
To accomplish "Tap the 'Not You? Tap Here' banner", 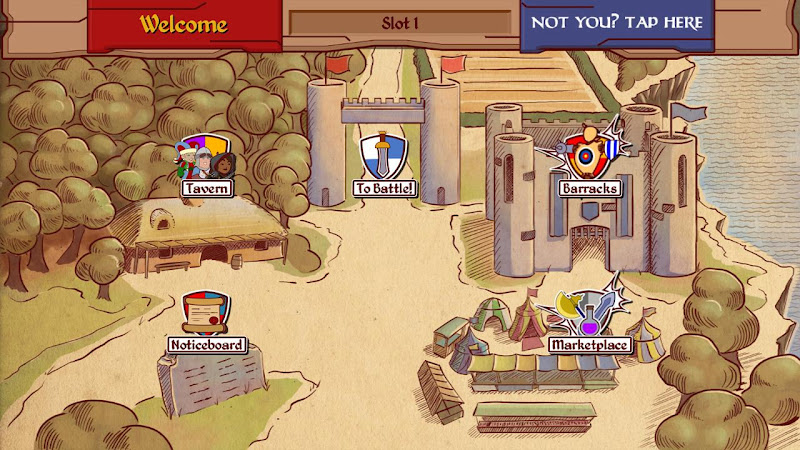I will pos(617,23).
